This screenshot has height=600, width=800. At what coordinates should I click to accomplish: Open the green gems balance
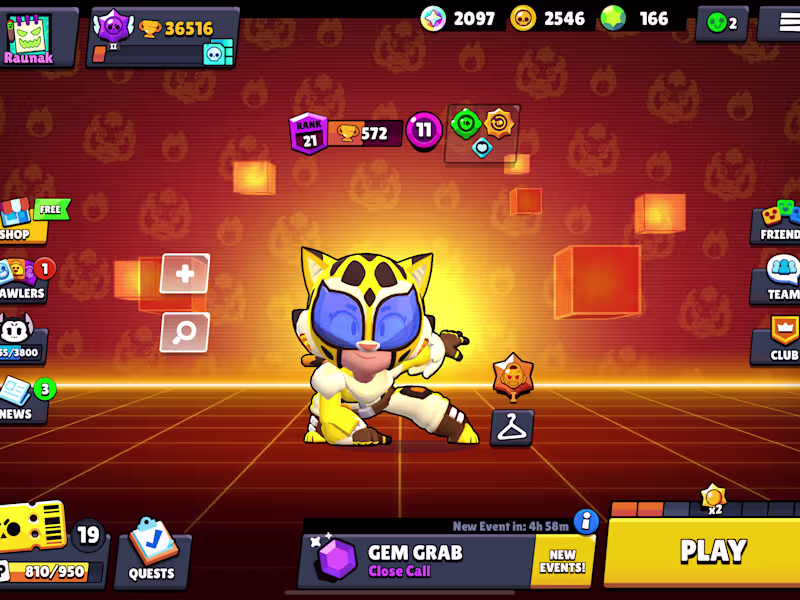[x=639, y=18]
